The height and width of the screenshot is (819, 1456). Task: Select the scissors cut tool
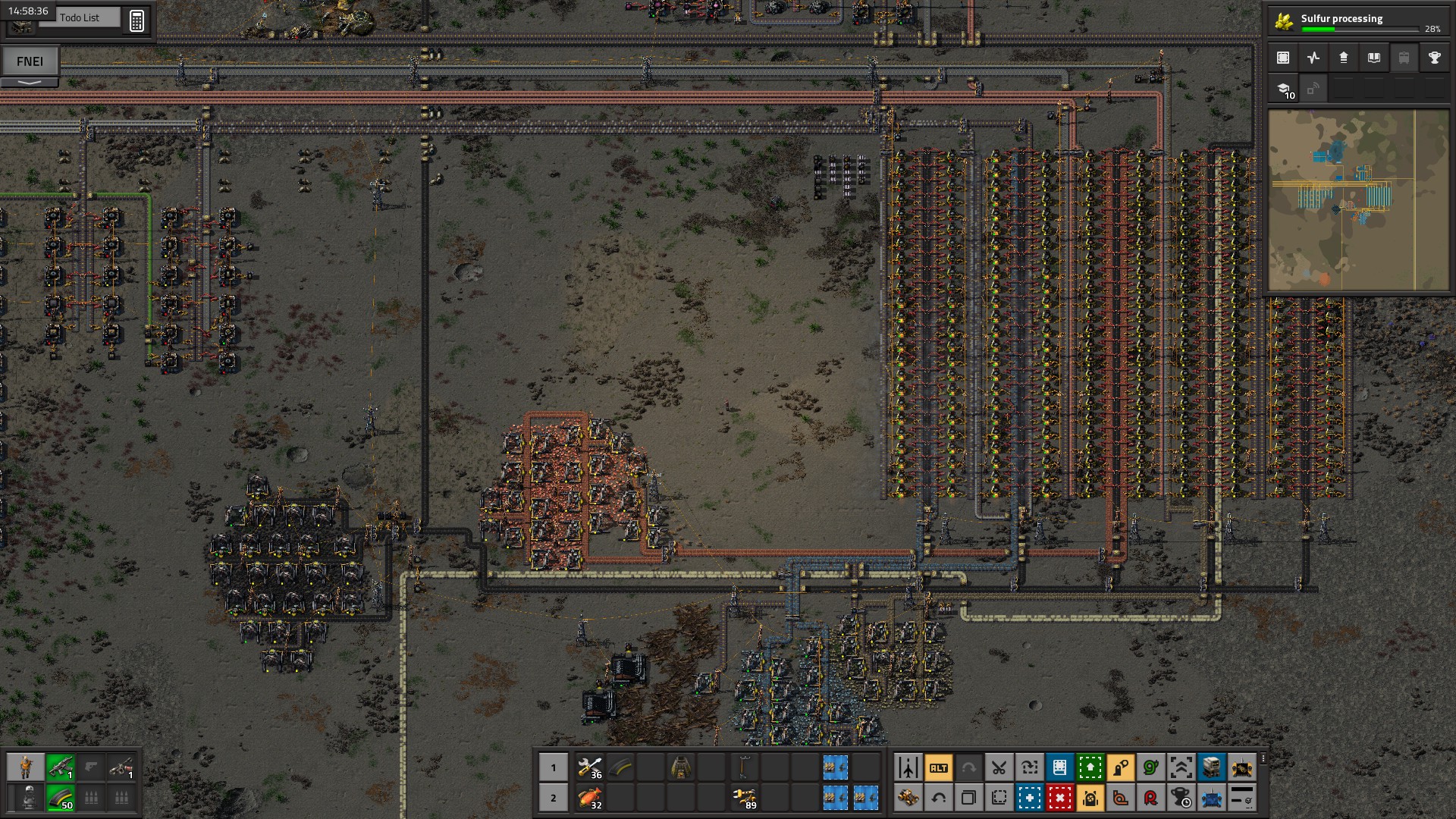[999, 767]
